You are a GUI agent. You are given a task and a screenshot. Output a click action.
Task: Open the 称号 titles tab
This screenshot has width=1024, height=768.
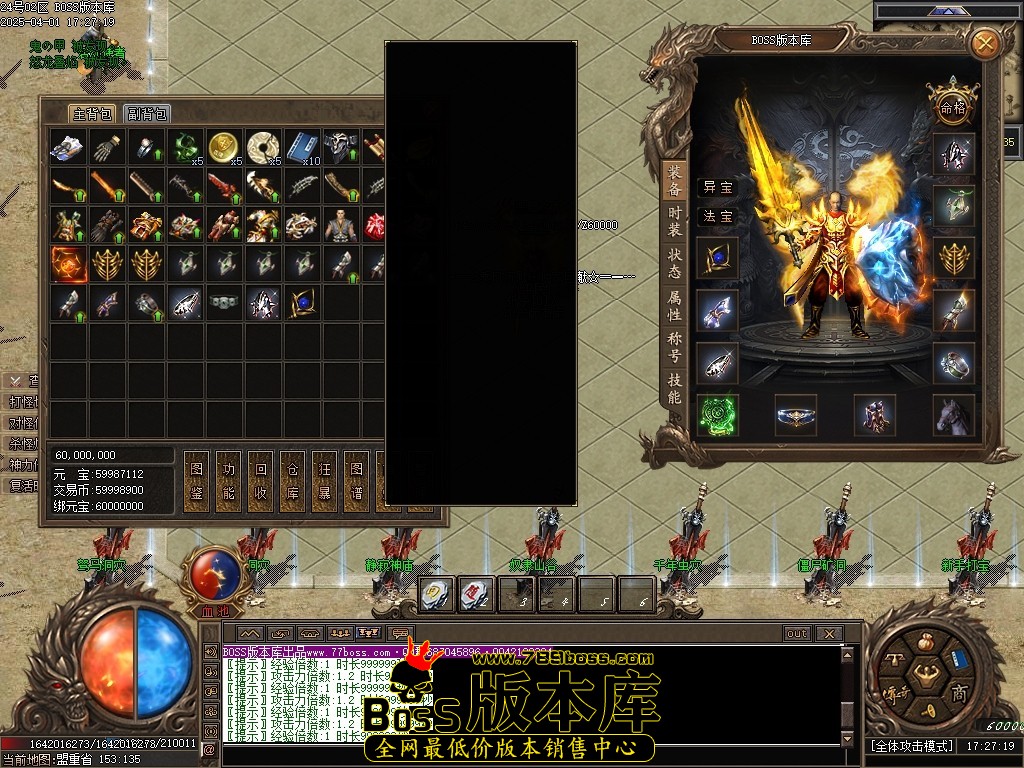tap(675, 346)
